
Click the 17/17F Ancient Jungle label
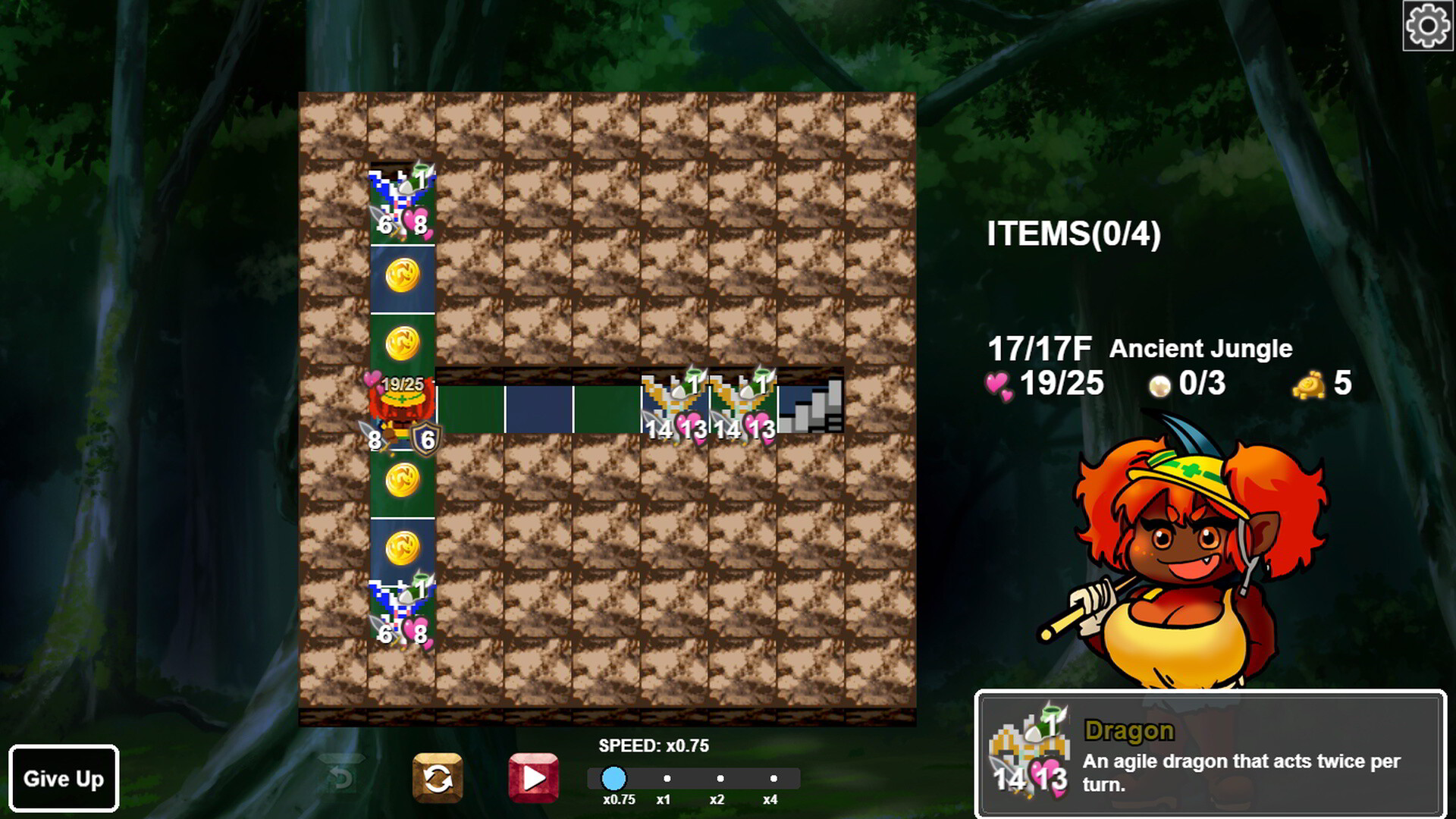tap(1137, 347)
